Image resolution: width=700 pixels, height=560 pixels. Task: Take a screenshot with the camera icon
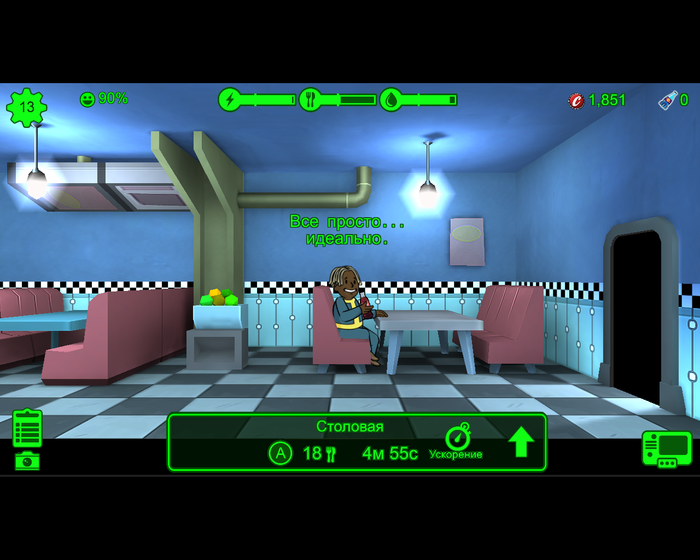[x=28, y=461]
